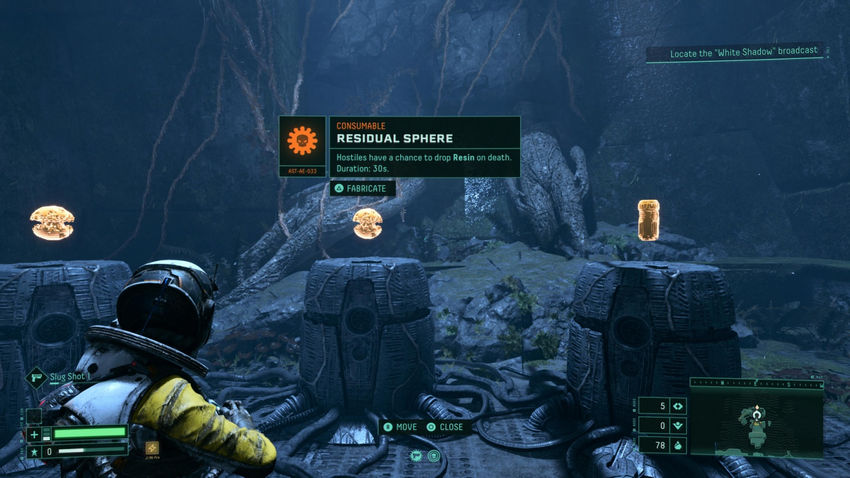
Task: Click the Slug Shot weapon icon
Action: point(35,377)
